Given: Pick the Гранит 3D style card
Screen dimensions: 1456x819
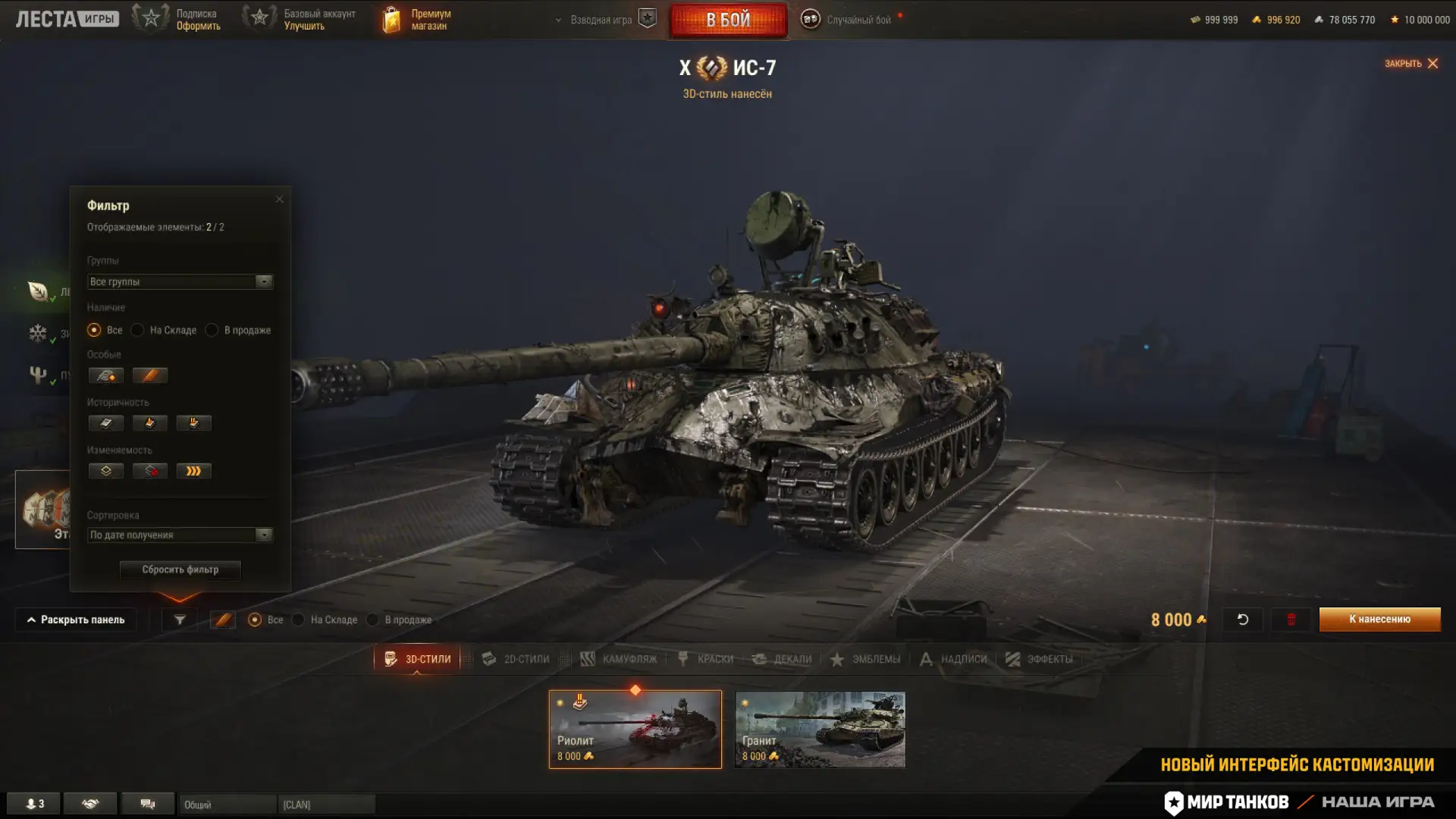Looking at the screenshot, I should (x=820, y=729).
